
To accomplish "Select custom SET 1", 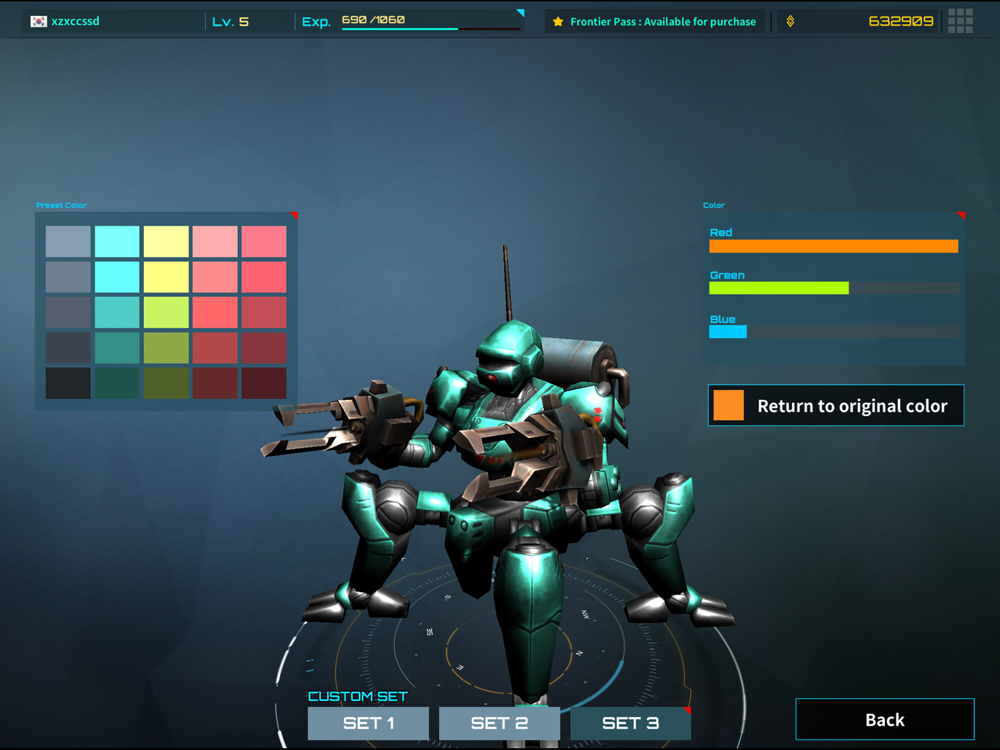I will click(368, 723).
